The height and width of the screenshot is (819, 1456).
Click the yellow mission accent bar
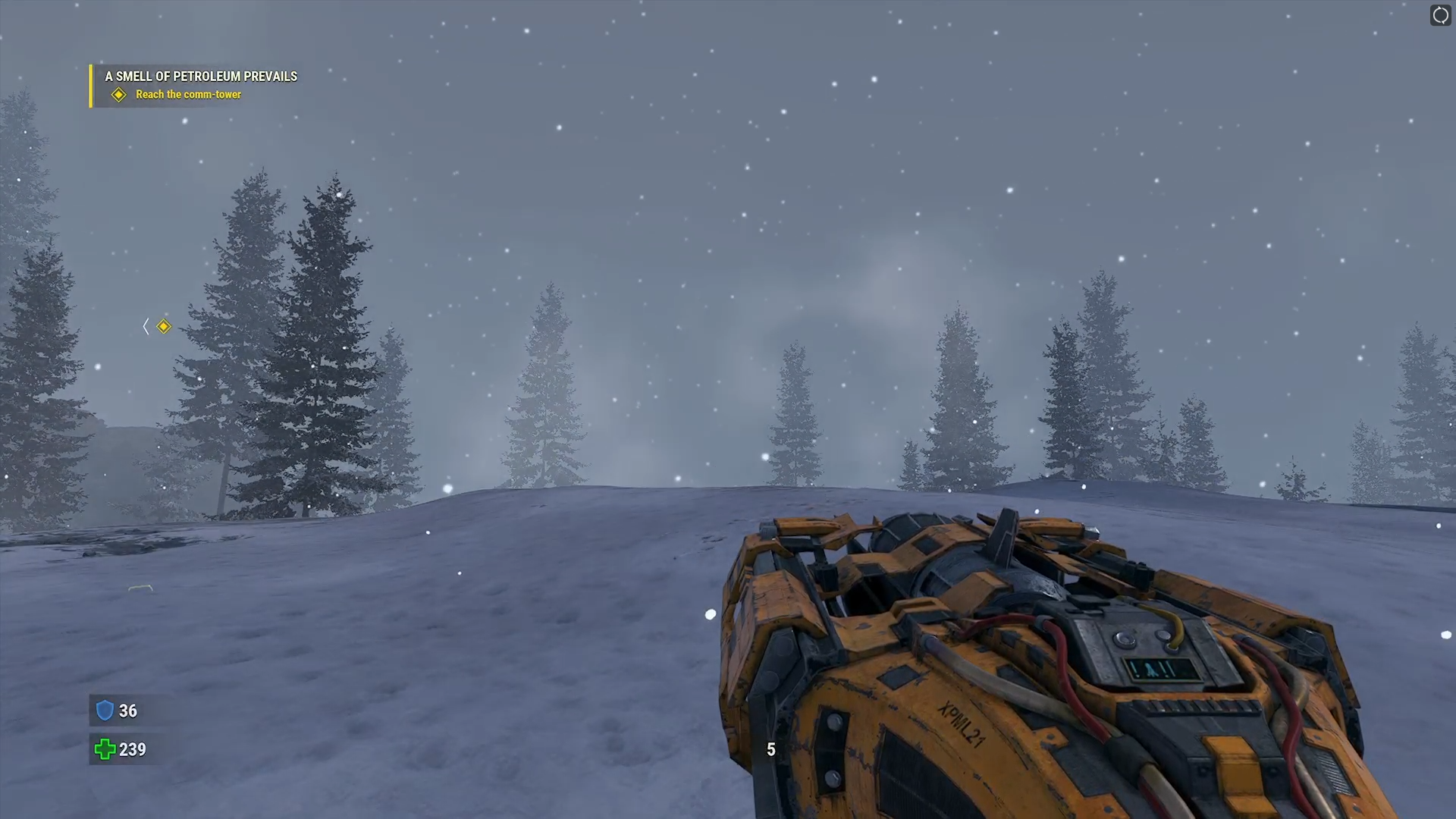coord(92,85)
